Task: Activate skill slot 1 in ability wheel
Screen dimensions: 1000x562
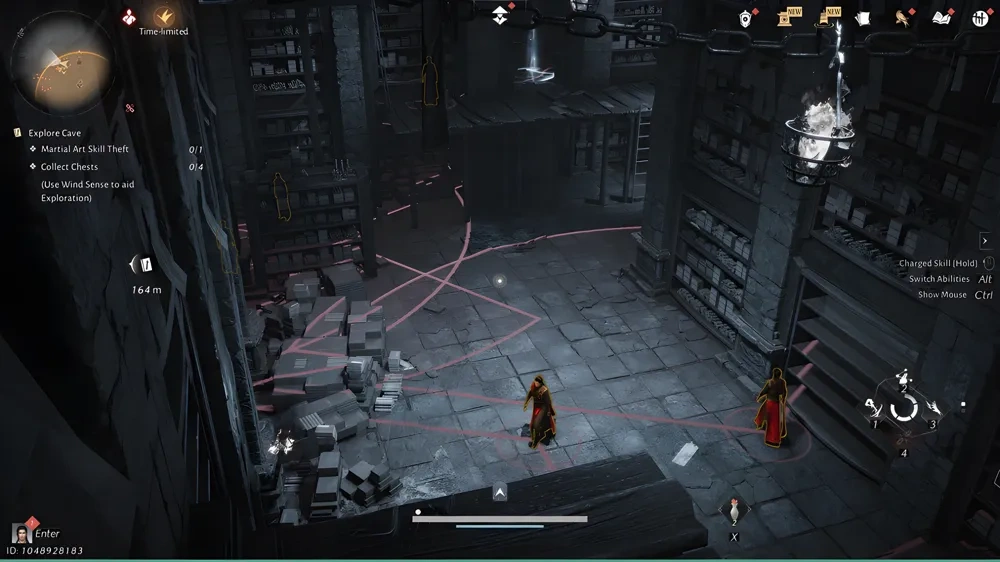Action: [x=874, y=408]
